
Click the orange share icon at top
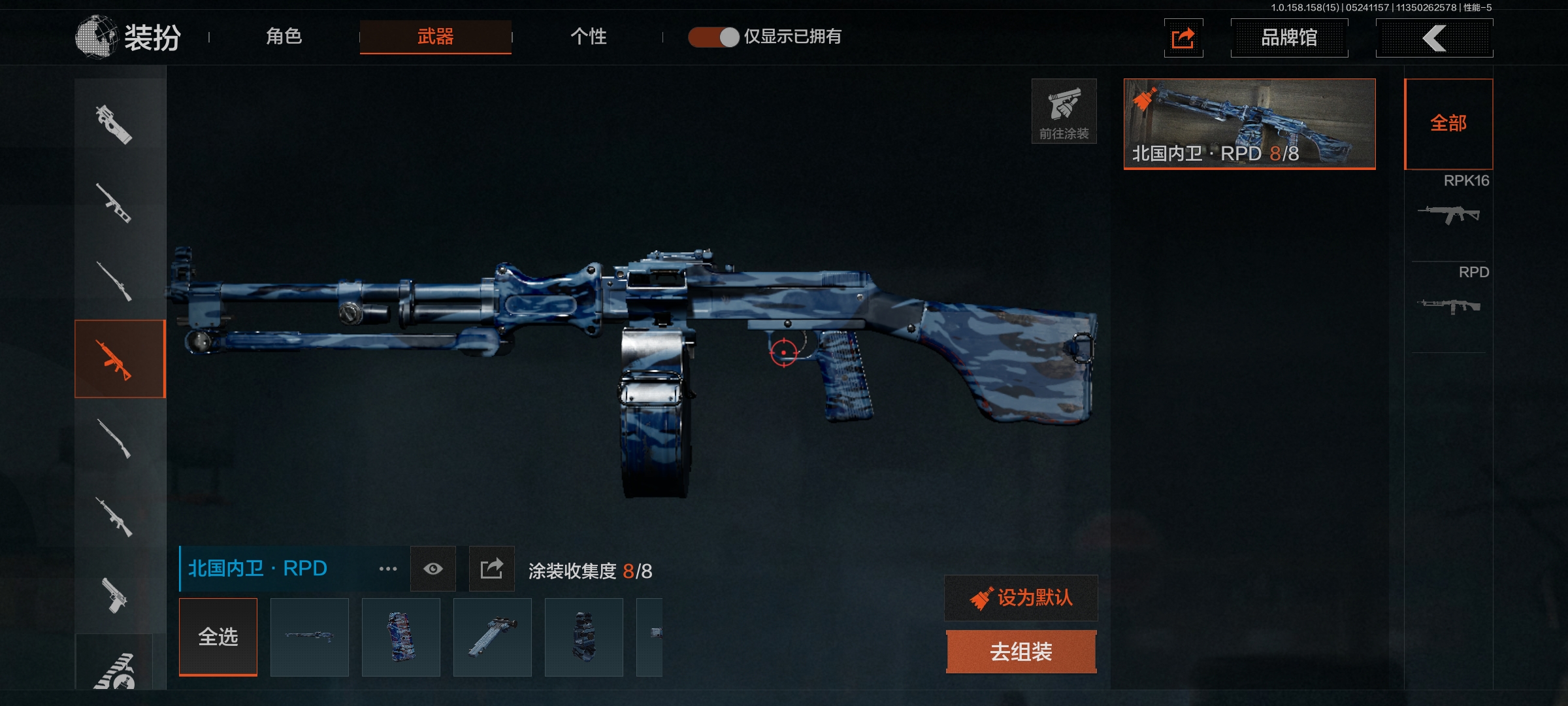tap(1183, 38)
